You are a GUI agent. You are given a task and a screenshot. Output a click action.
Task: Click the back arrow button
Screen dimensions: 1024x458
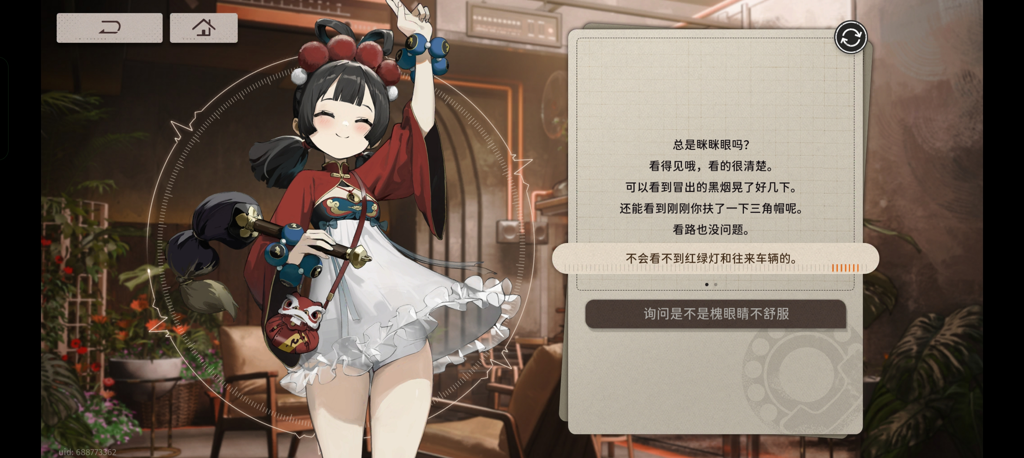109,28
